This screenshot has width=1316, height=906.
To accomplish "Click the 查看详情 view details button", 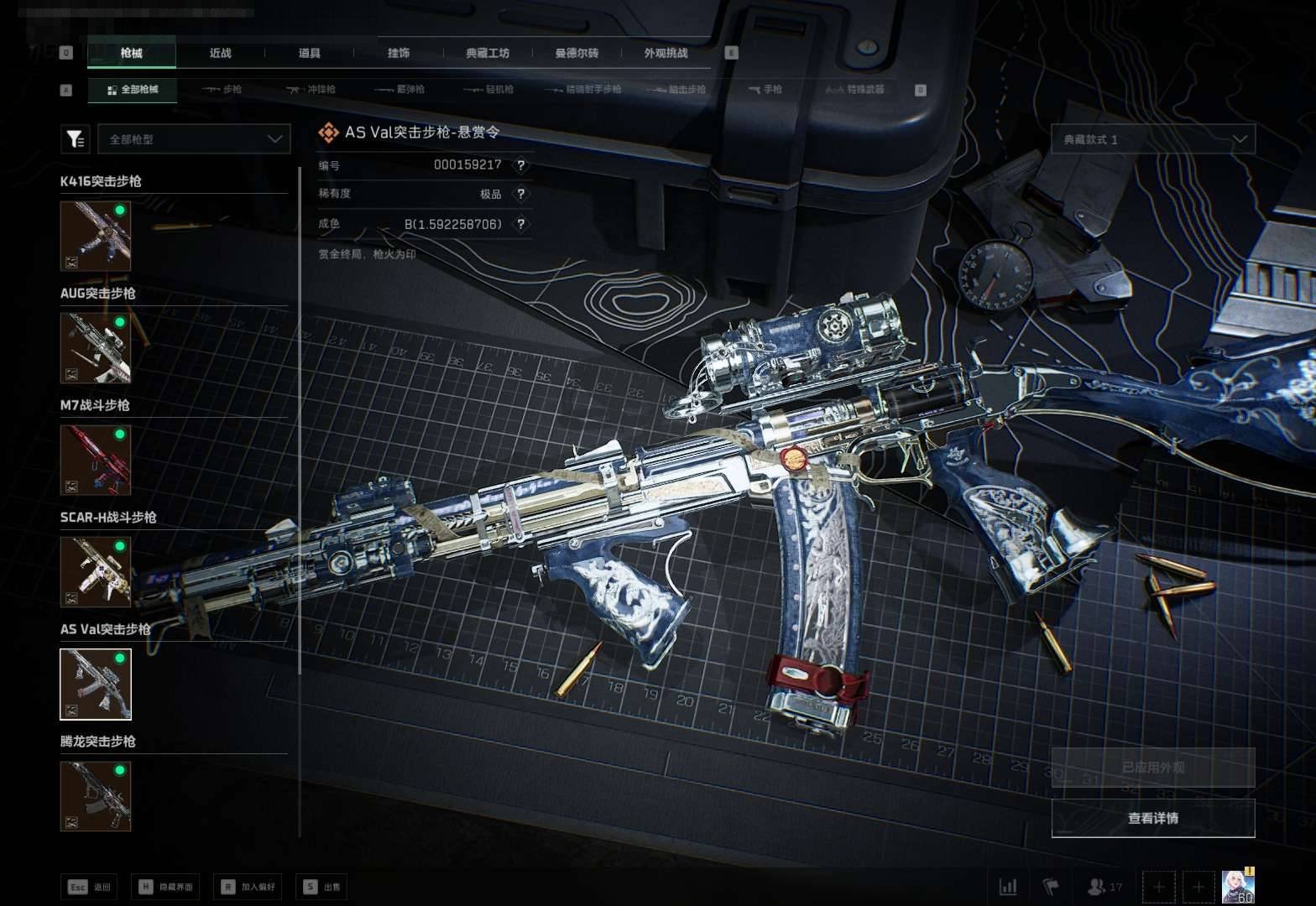I will click(x=1152, y=818).
